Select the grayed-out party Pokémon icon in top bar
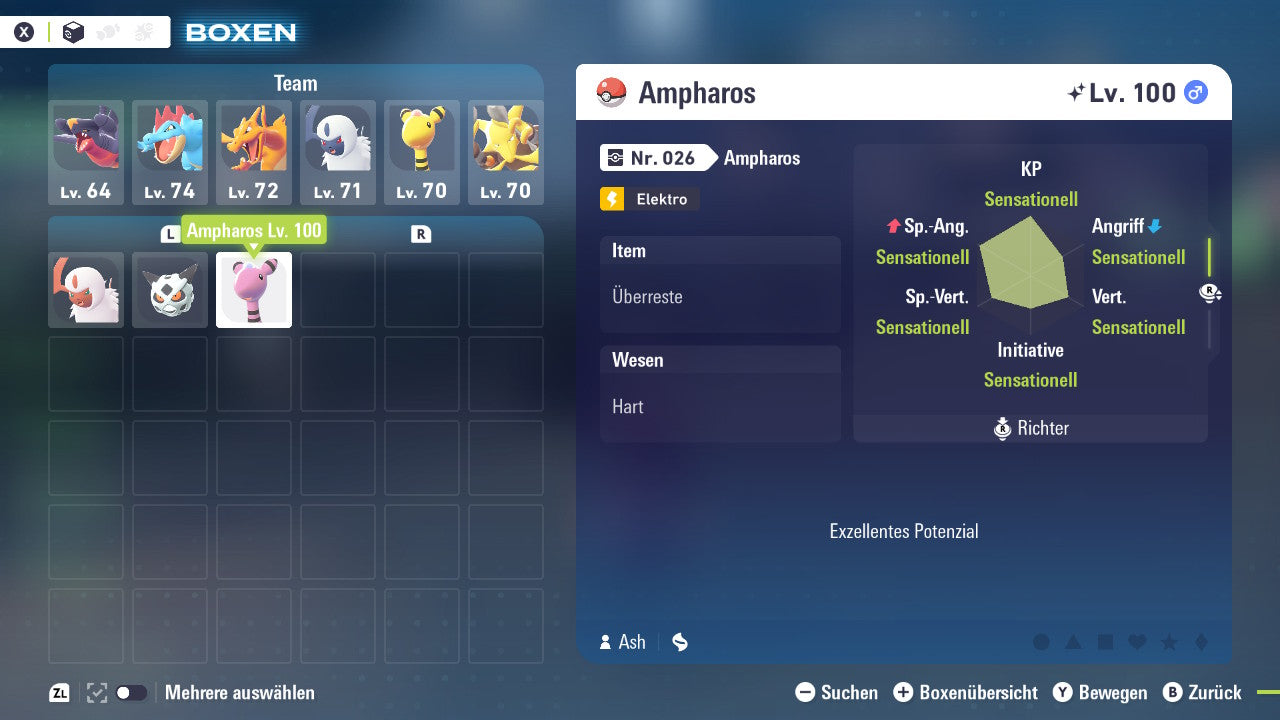 pos(107,31)
